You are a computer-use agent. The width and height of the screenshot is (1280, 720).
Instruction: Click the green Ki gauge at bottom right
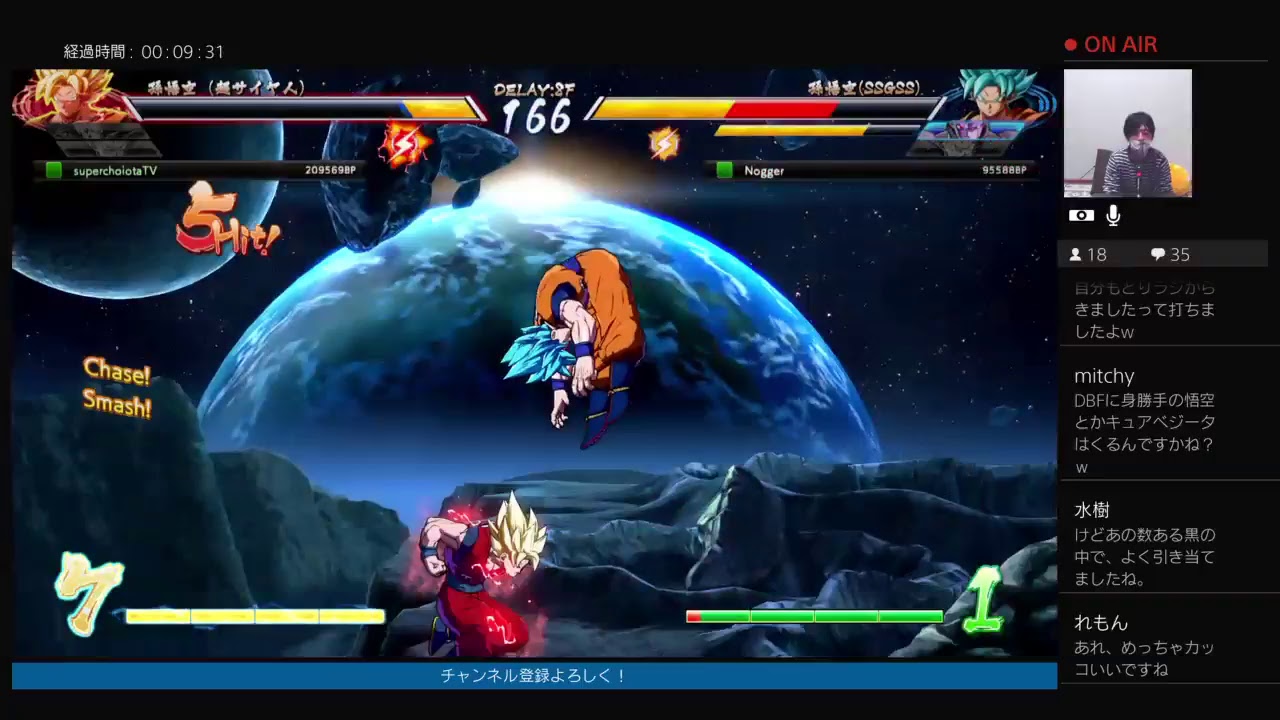pos(814,617)
